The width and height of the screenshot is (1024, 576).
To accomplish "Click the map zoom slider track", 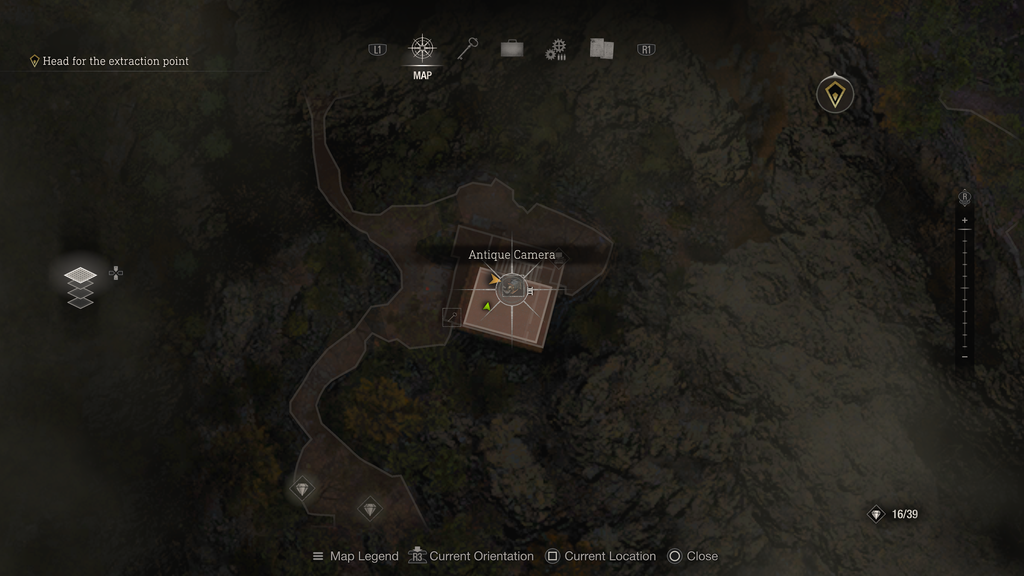I will click(964, 288).
